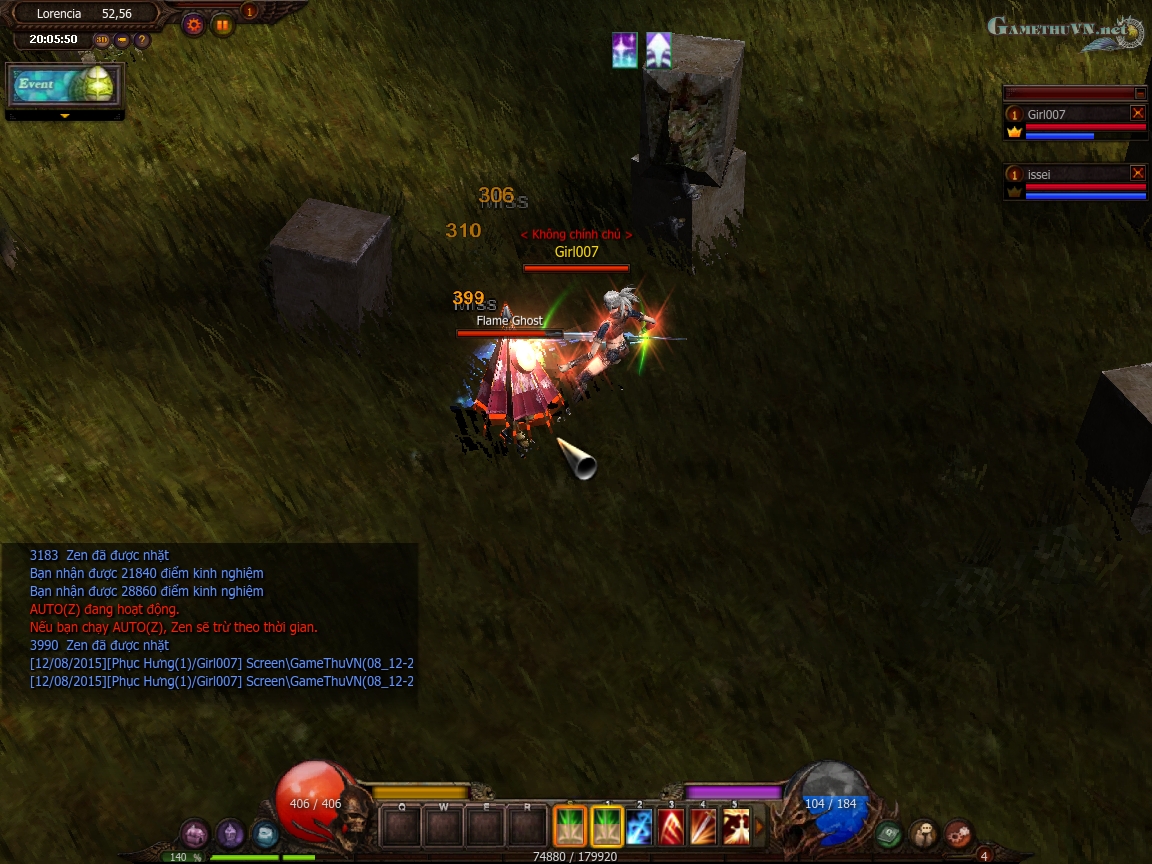Image resolution: width=1152 pixels, height=864 pixels.
Task: Activate the blue lightning skill in slot 2
Action: tap(639, 827)
